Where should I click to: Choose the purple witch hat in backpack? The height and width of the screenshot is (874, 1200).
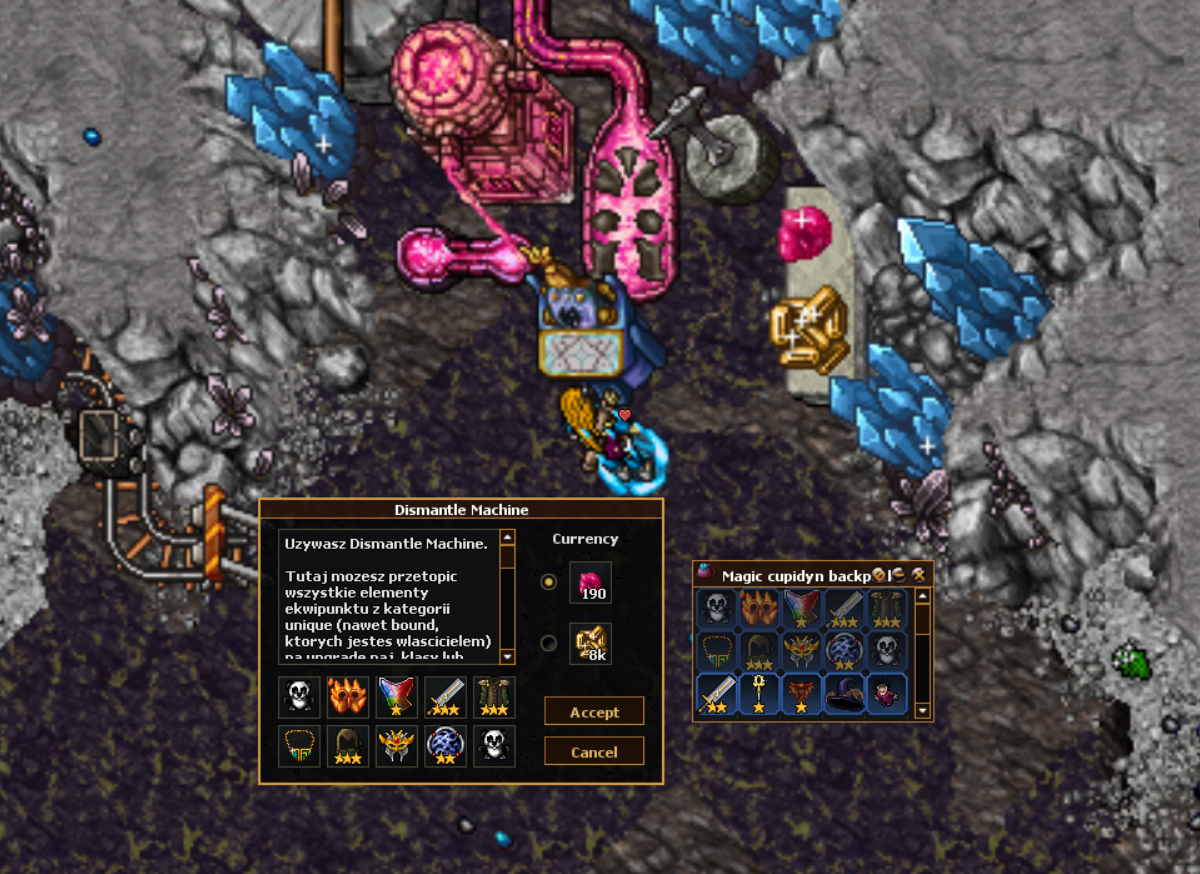click(x=844, y=693)
